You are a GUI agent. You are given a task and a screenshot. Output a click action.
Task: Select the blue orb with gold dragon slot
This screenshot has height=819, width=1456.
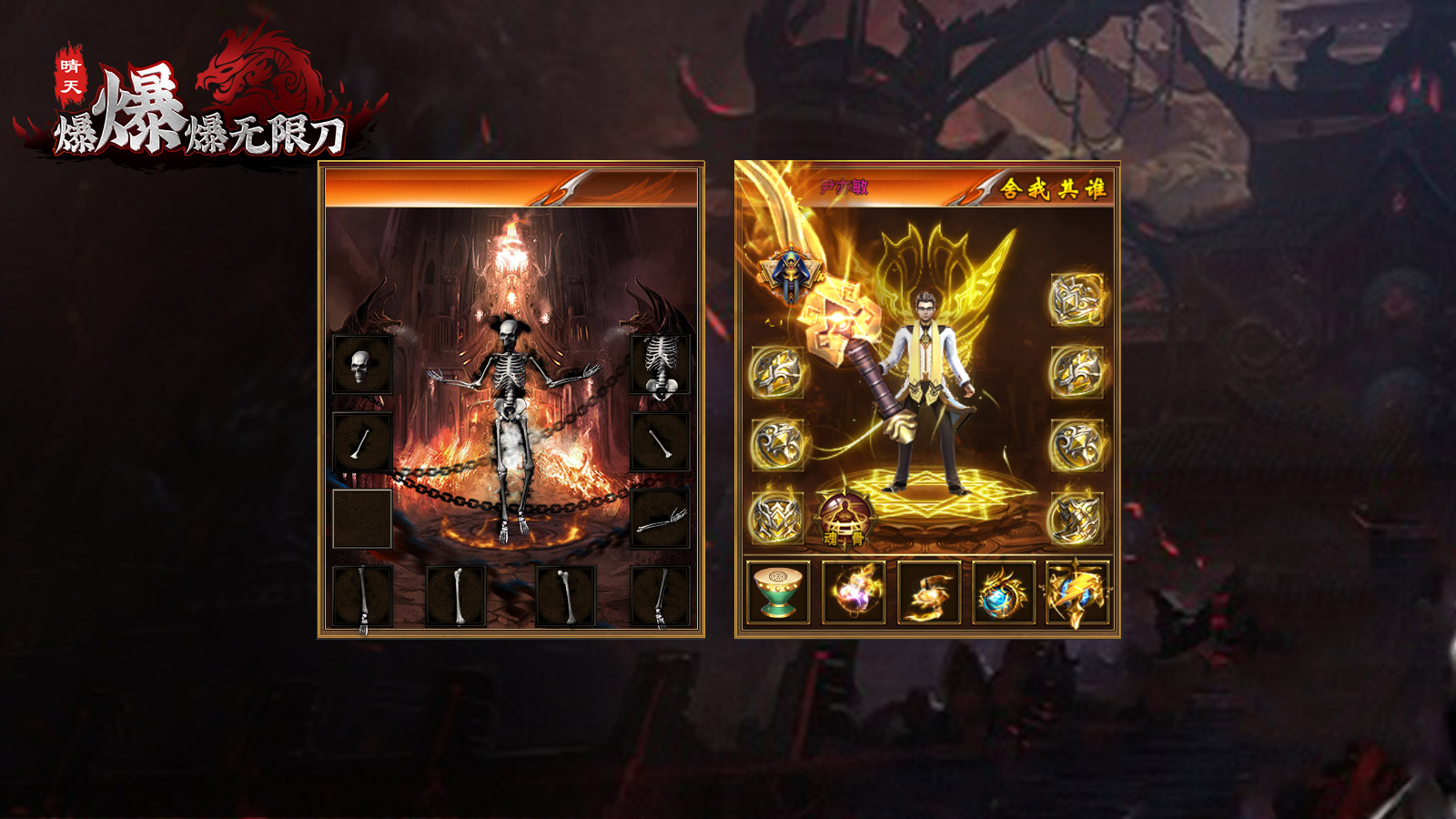click(1003, 592)
